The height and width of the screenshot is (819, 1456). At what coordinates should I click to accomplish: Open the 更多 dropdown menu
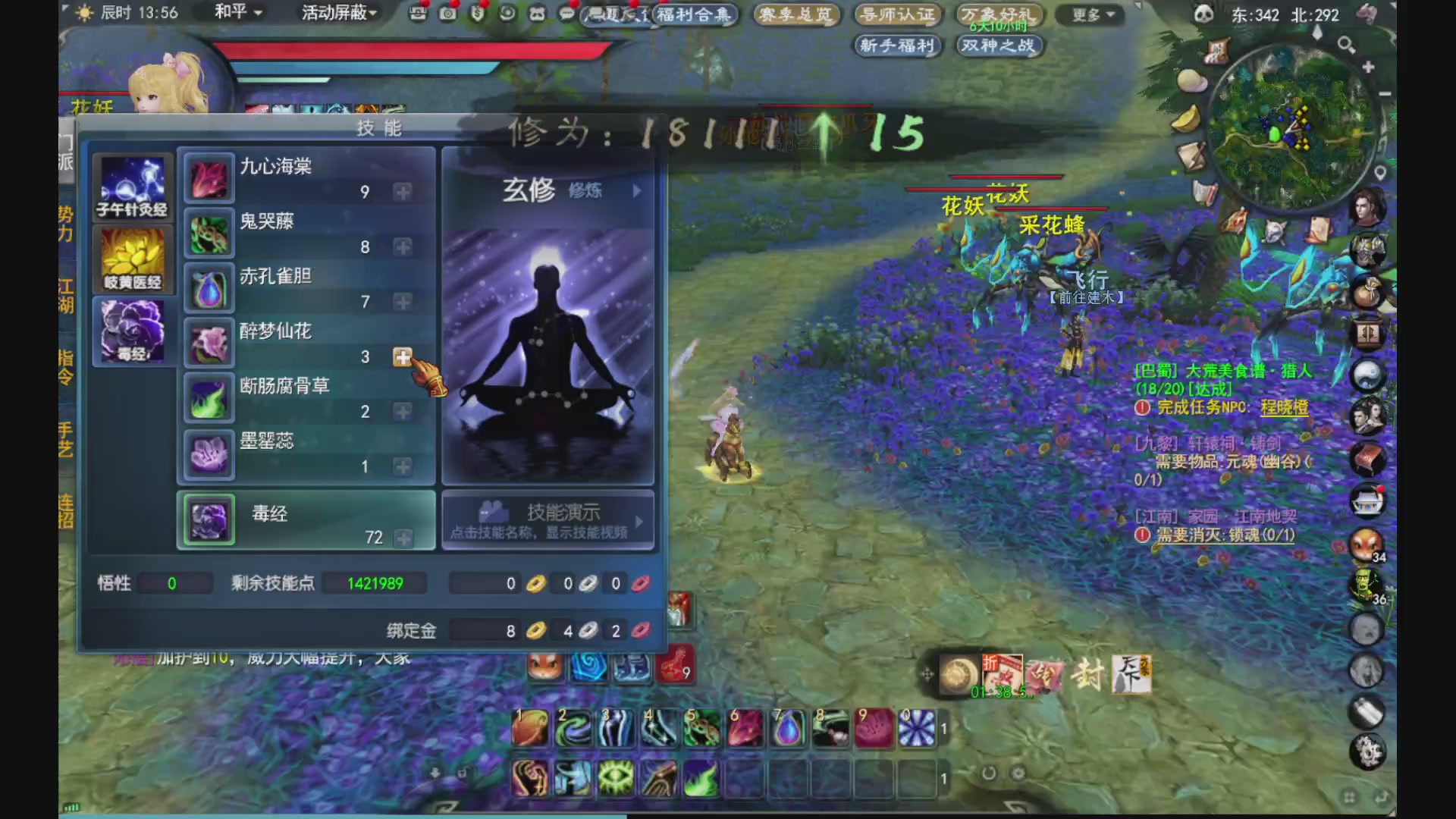[x=1089, y=14]
